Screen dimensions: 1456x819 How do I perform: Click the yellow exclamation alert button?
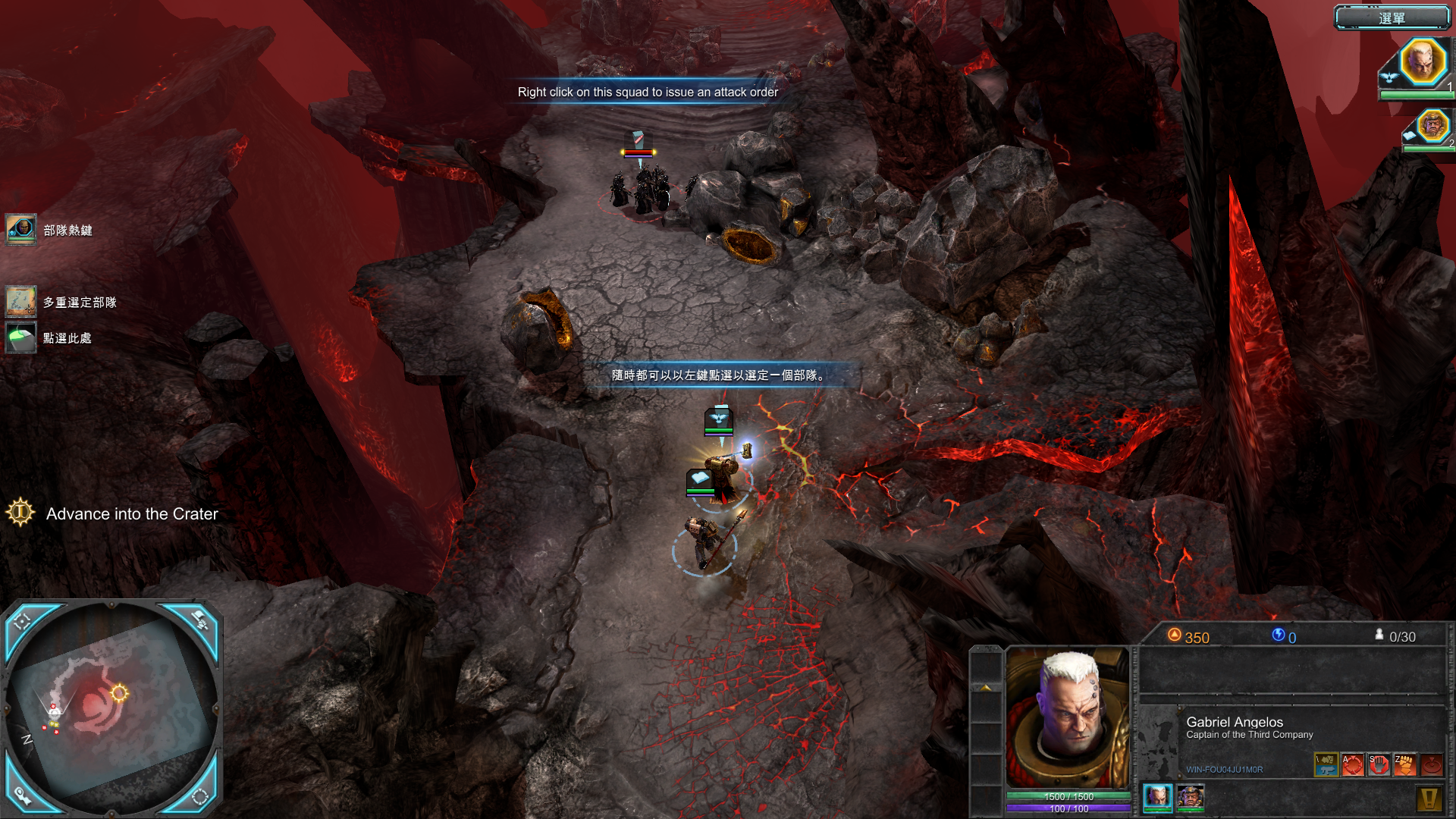click(x=1429, y=798)
